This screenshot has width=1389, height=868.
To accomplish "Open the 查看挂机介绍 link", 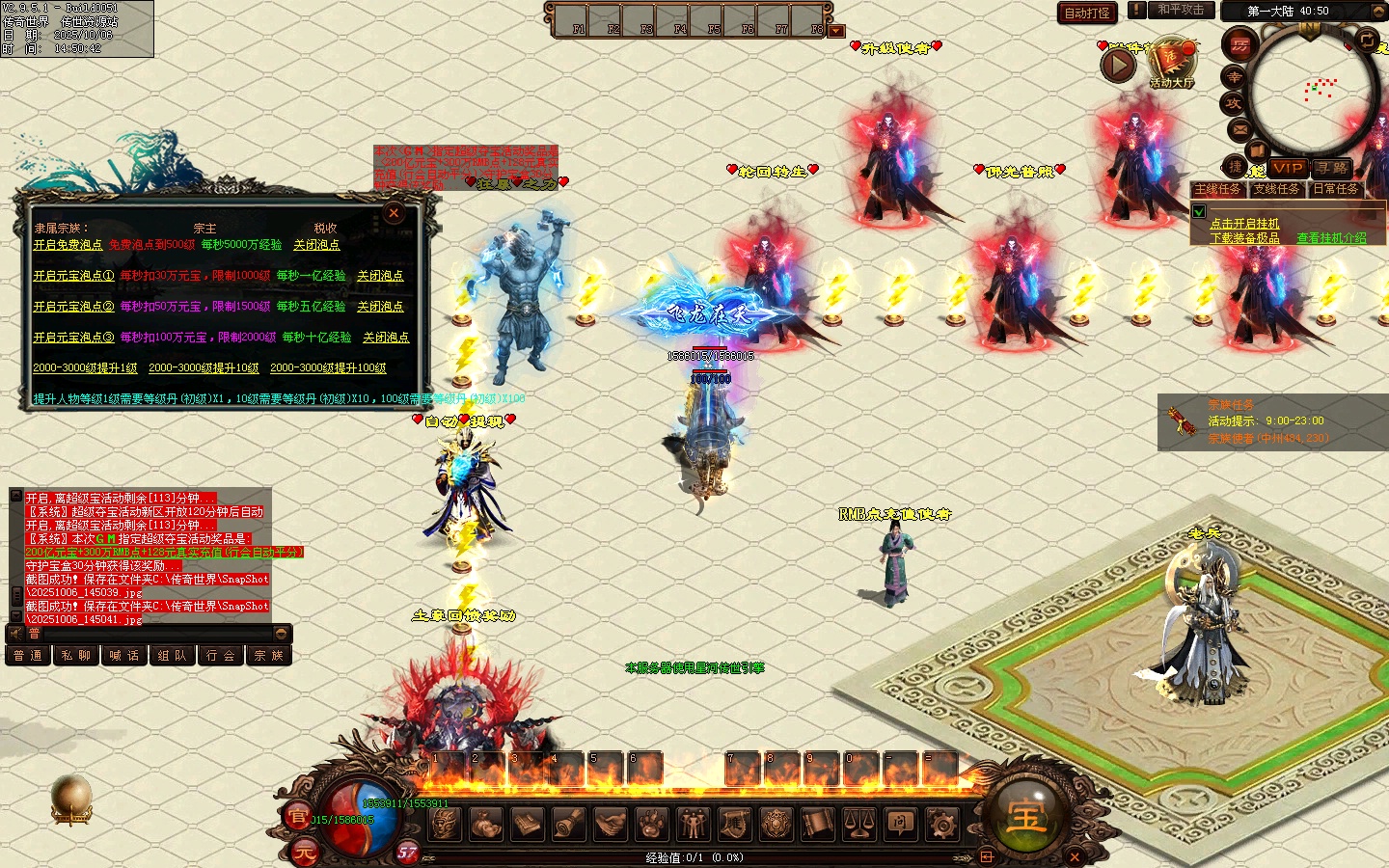I will point(1331,238).
